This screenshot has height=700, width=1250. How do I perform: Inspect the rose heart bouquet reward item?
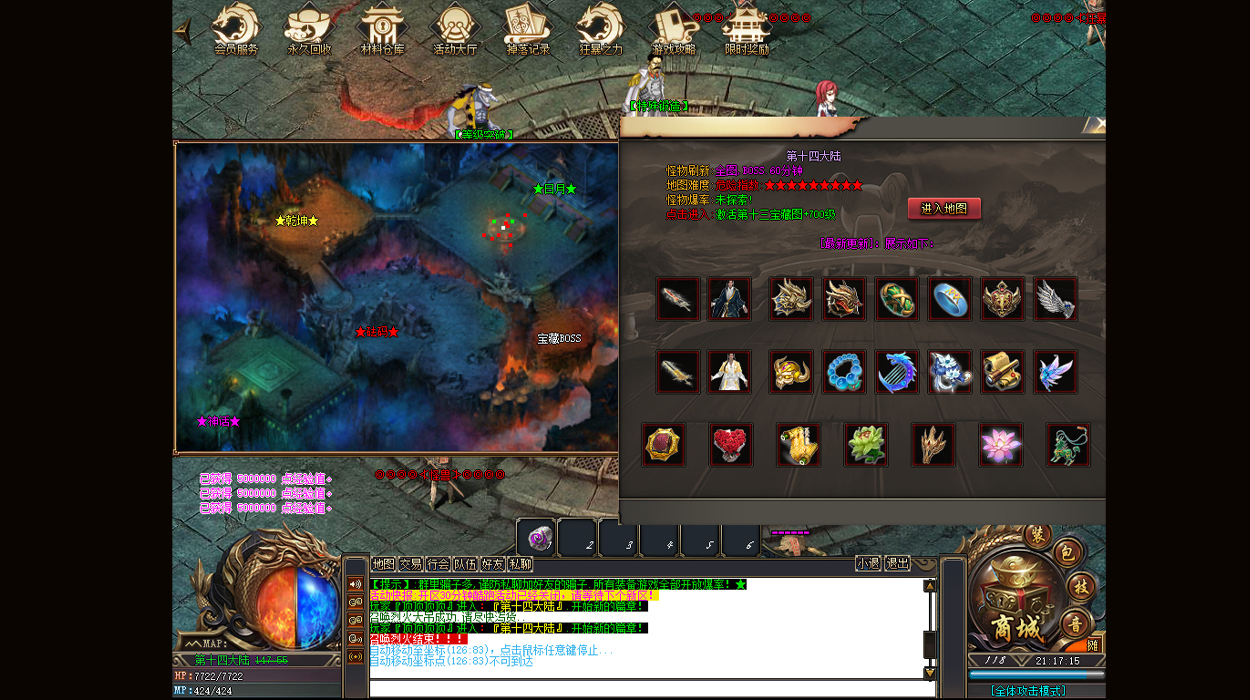pyautogui.click(x=731, y=445)
